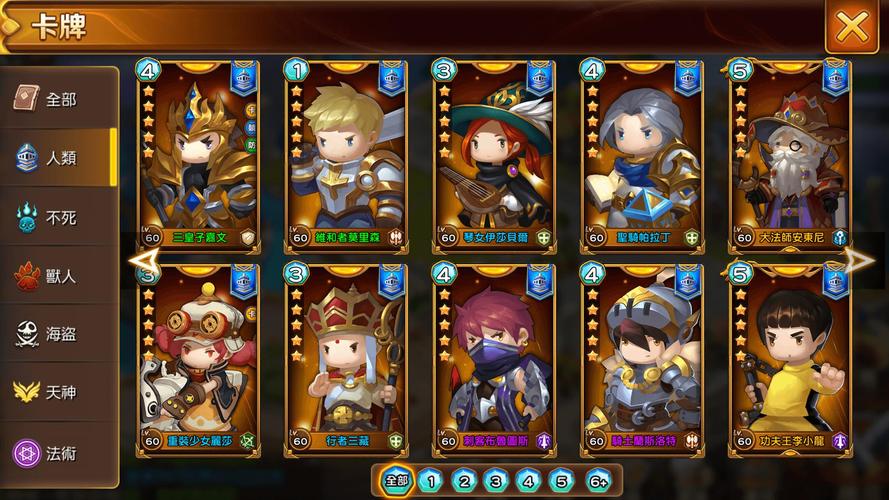Select the 人類 category tab
The width and height of the screenshot is (889, 500).
pos(59,158)
